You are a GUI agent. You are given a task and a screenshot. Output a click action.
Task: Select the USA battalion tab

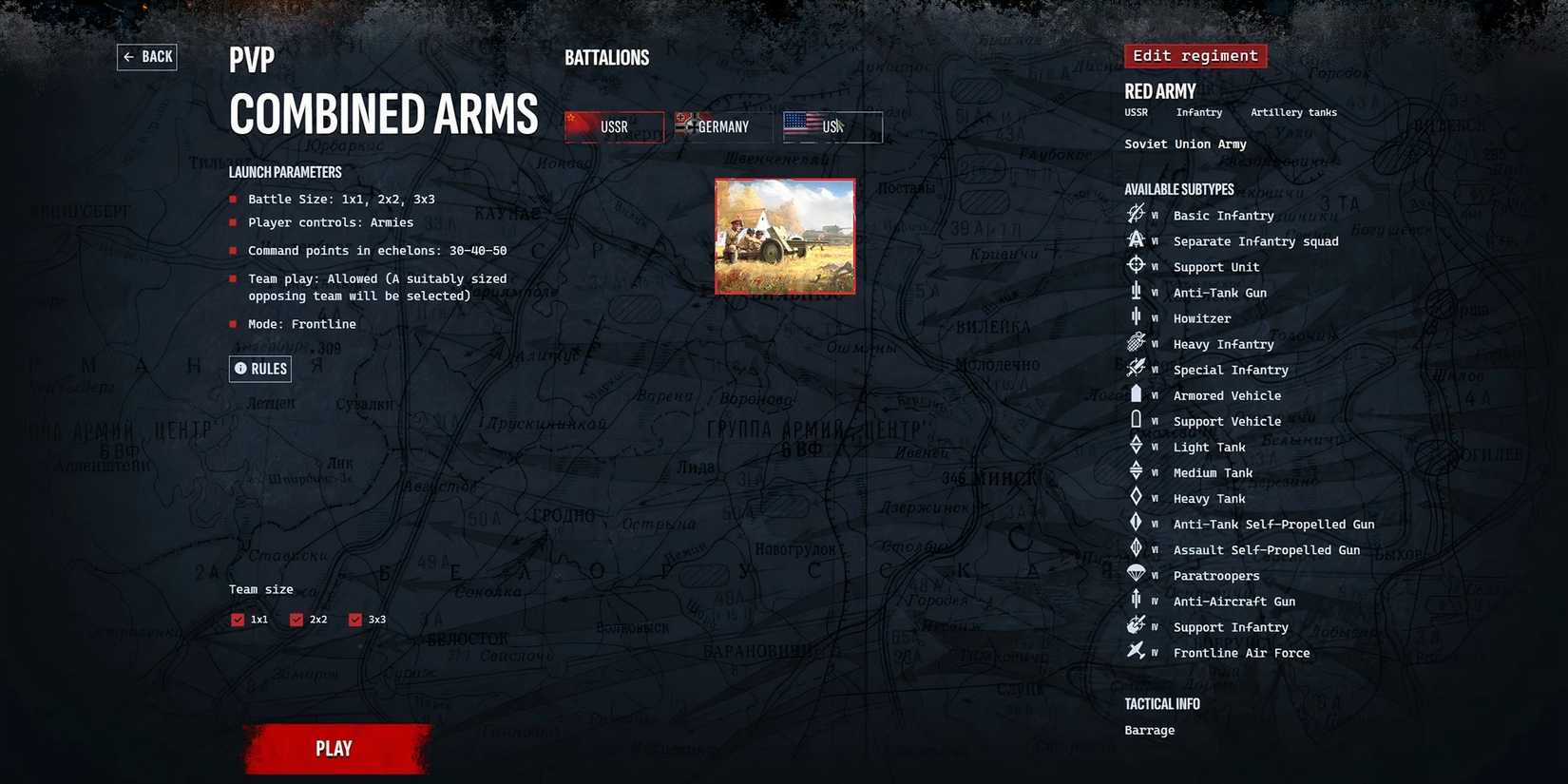point(832,126)
